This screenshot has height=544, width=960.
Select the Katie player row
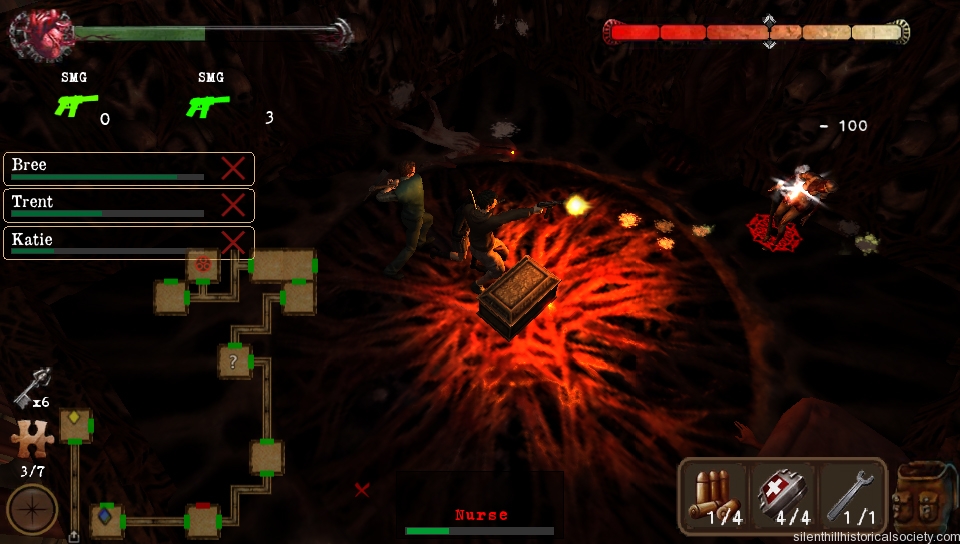[x=110, y=243]
